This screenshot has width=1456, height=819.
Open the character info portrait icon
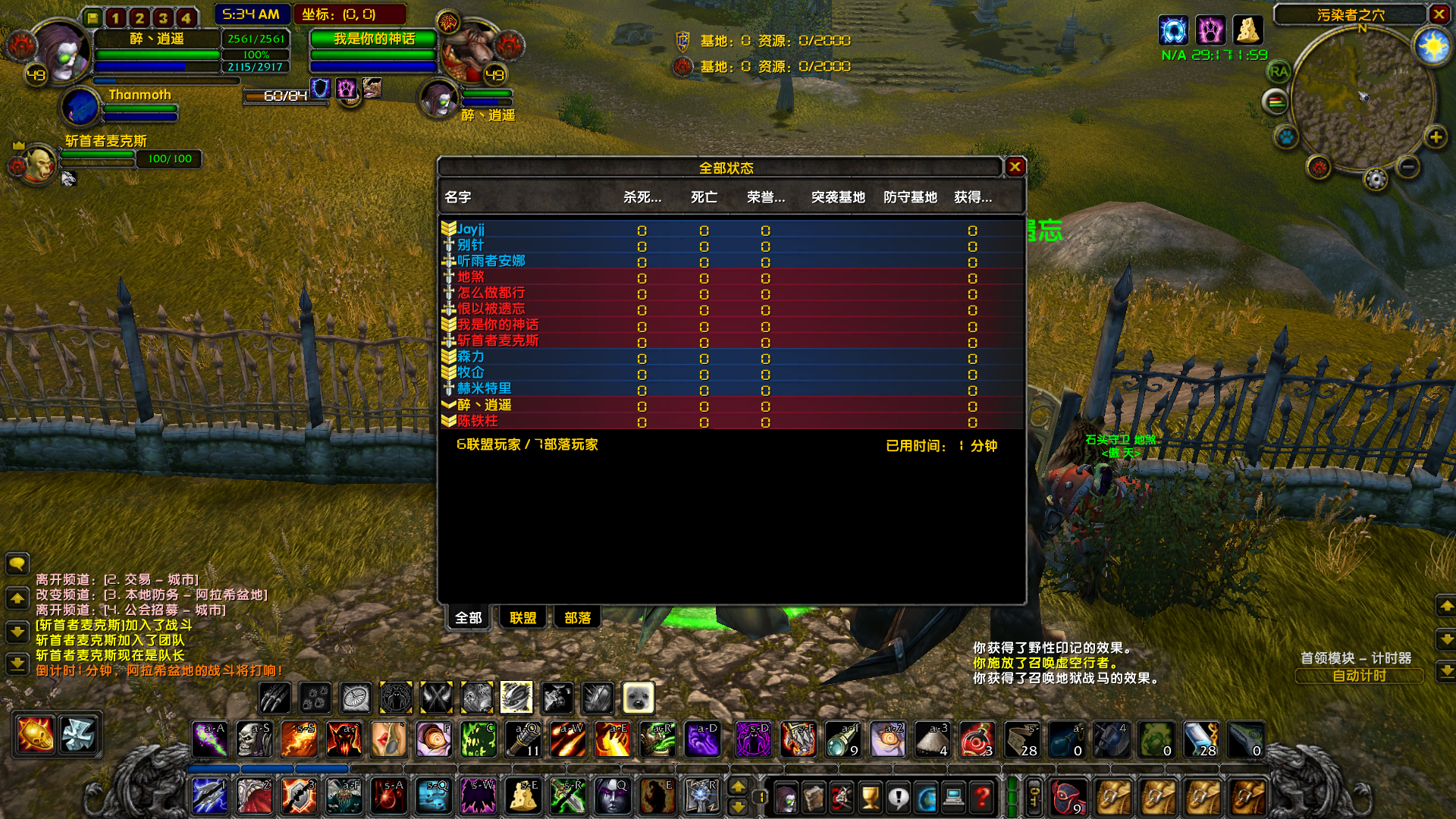coord(786,796)
